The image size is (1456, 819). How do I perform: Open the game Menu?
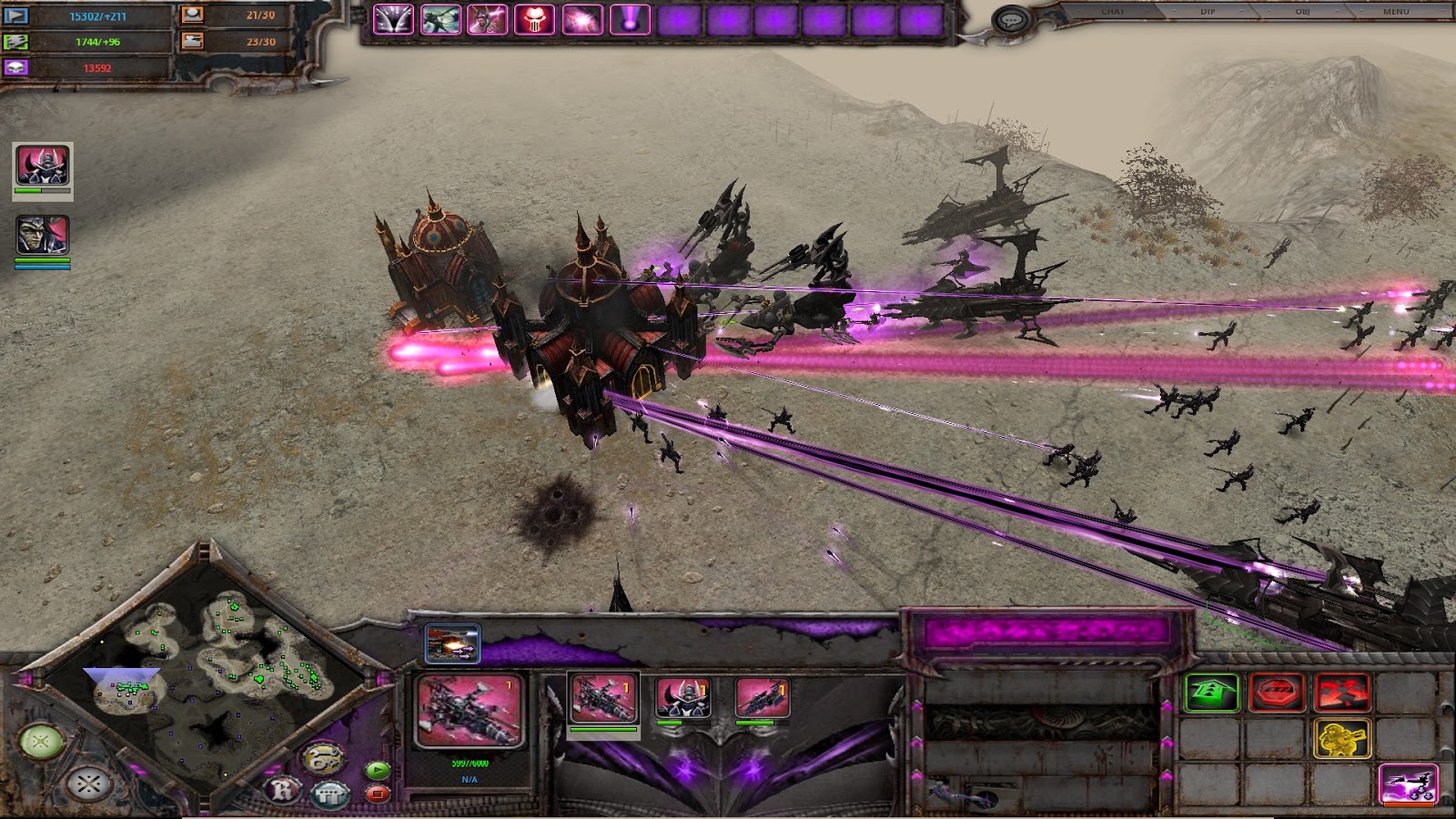pyautogui.click(x=1396, y=12)
